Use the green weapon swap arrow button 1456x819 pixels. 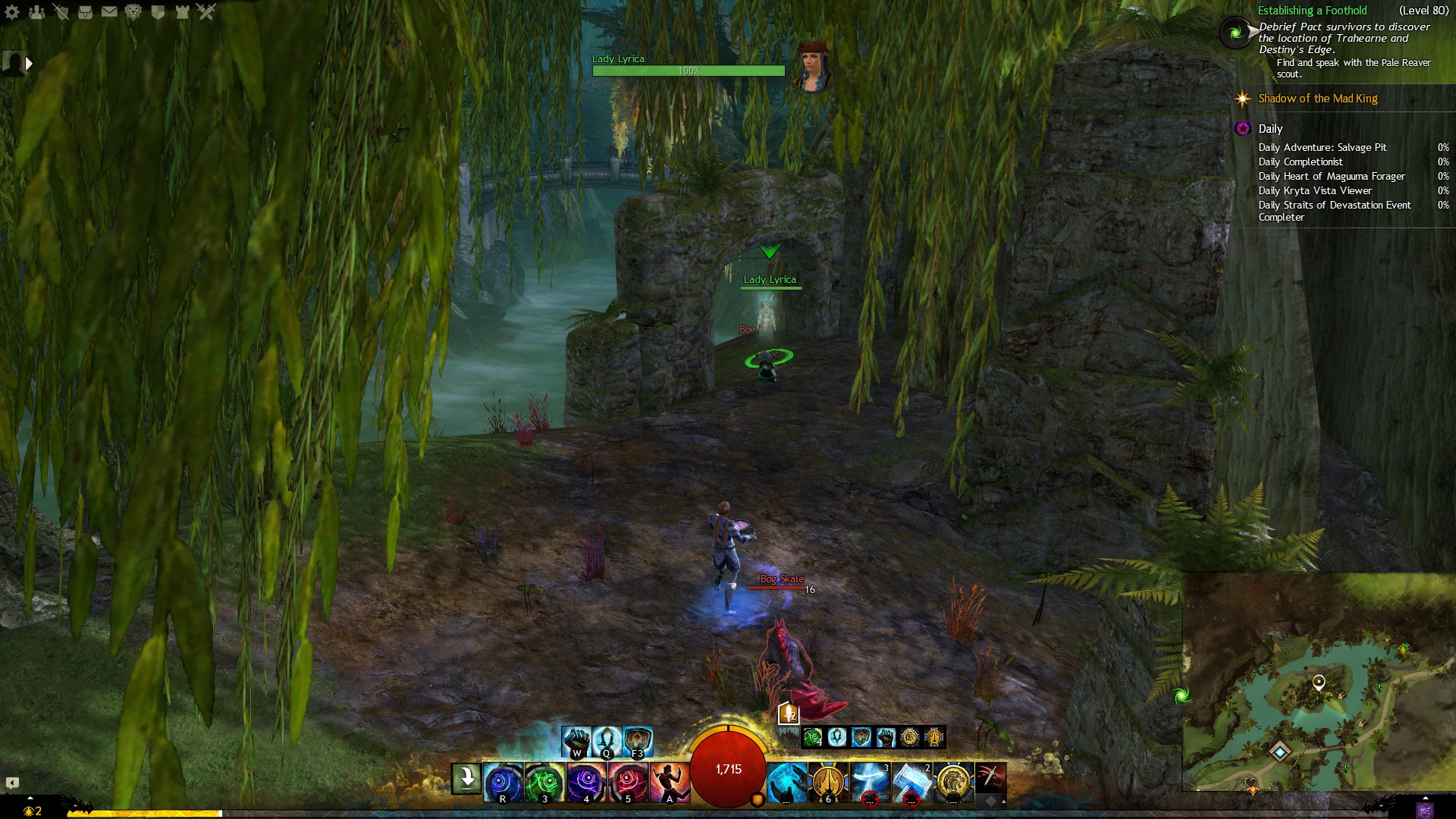[x=467, y=779]
